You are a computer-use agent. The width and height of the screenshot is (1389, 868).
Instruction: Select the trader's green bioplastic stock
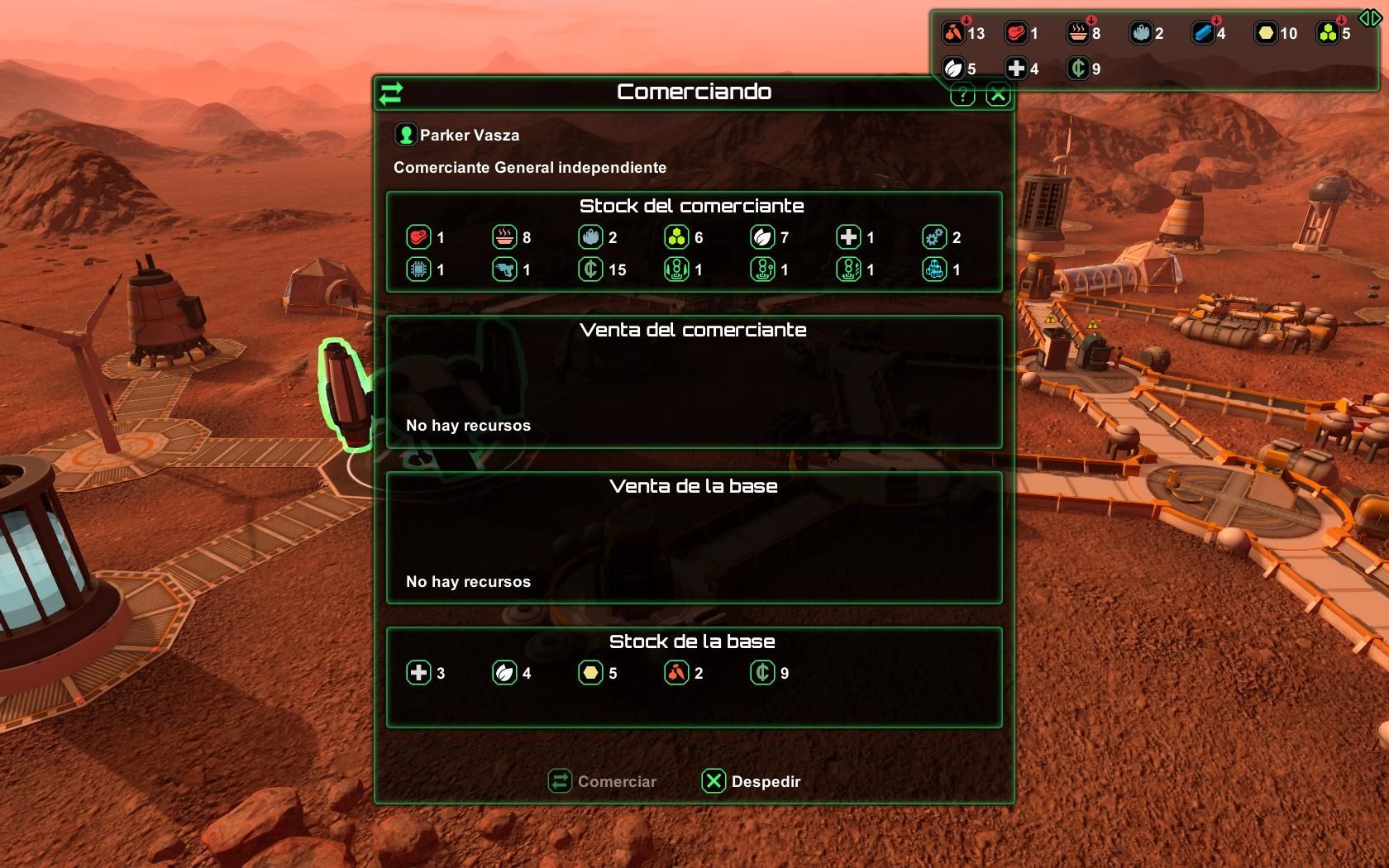click(677, 238)
